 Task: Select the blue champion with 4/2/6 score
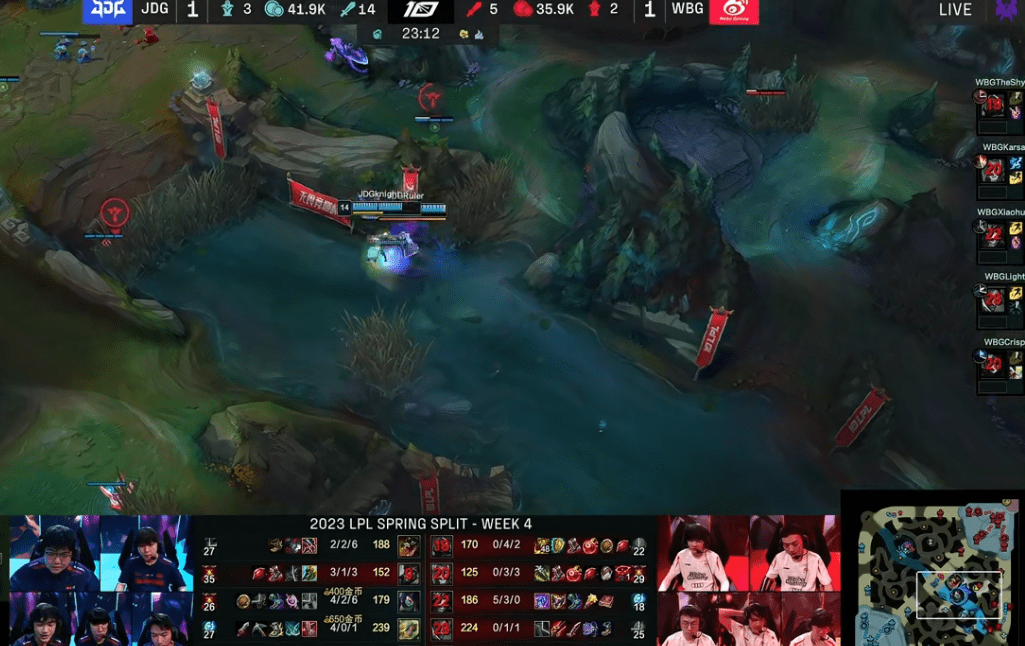[x=408, y=601]
